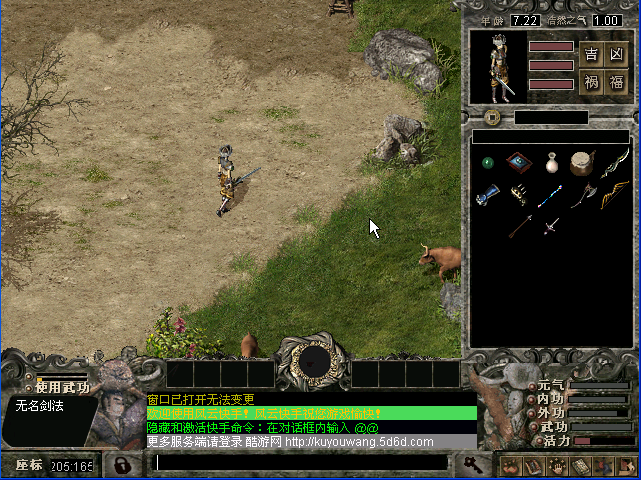Screen dimensions: 641x480
Task: Click the 使用武功 label
Action: tap(62, 387)
